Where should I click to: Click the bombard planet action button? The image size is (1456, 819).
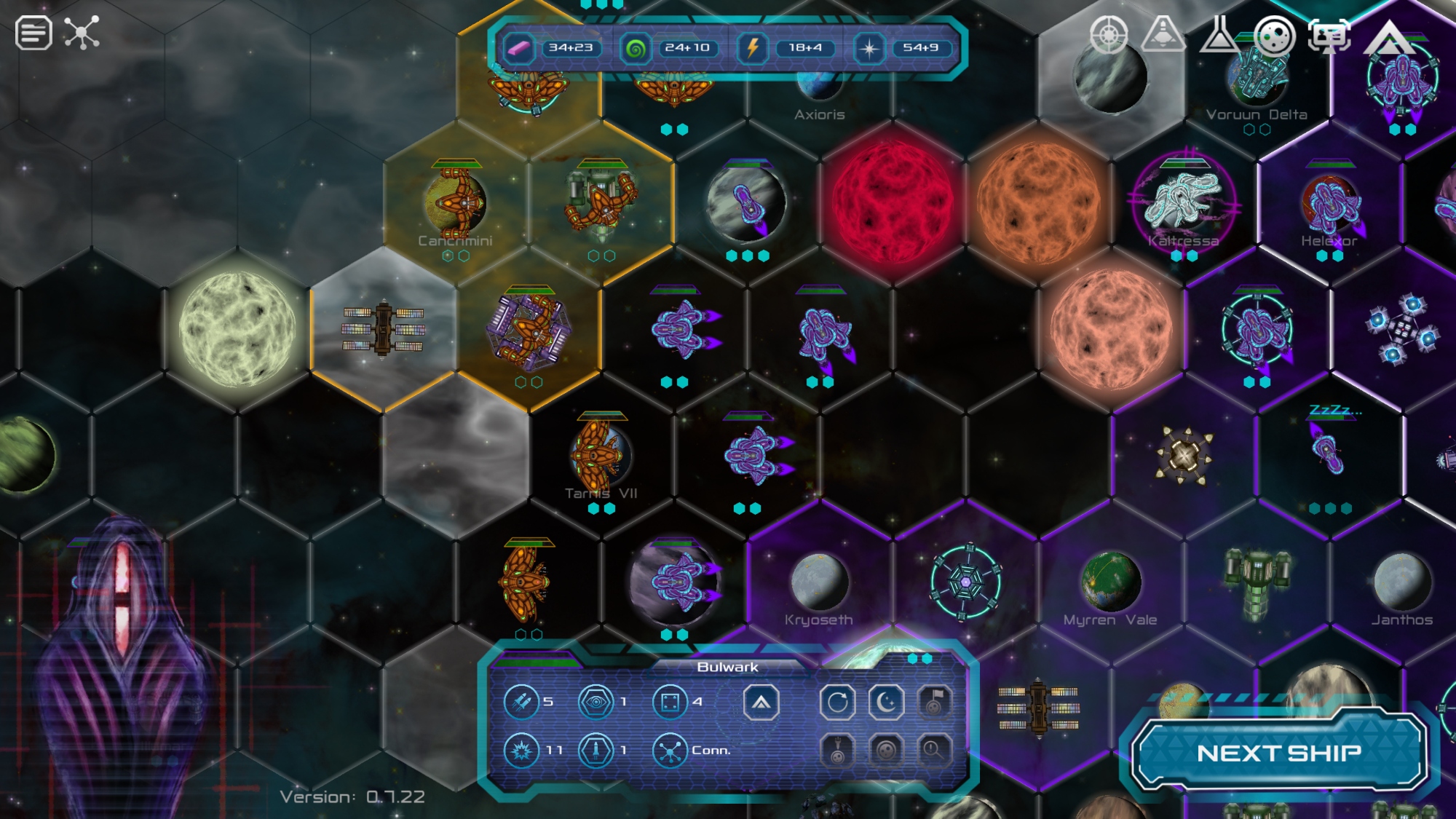point(837,750)
